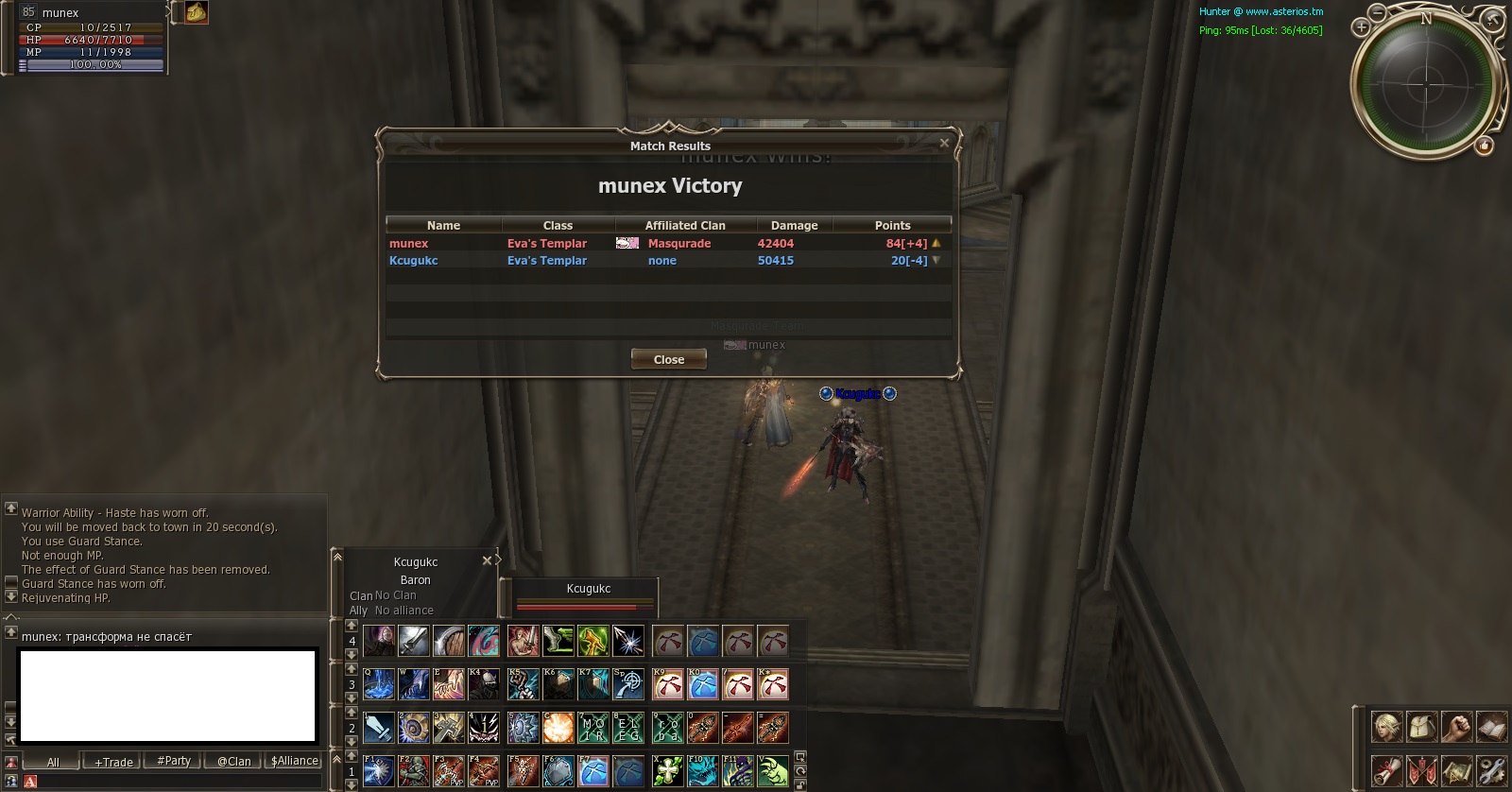Zoom out the radar with minus button
Screen dimensions: 1512x792
coord(1378,12)
